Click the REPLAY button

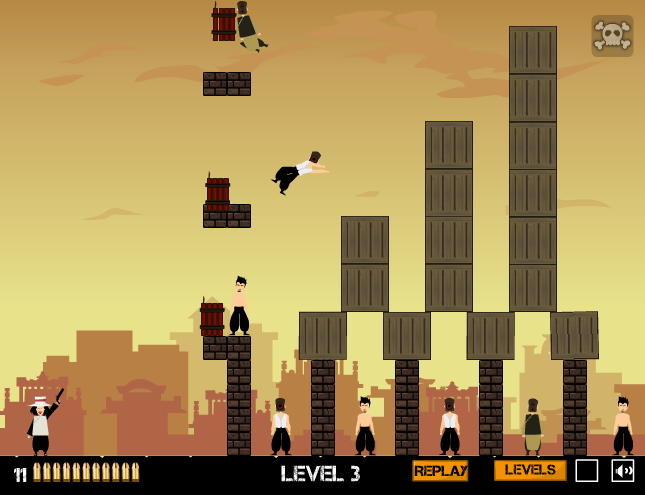click(x=440, y=471)
